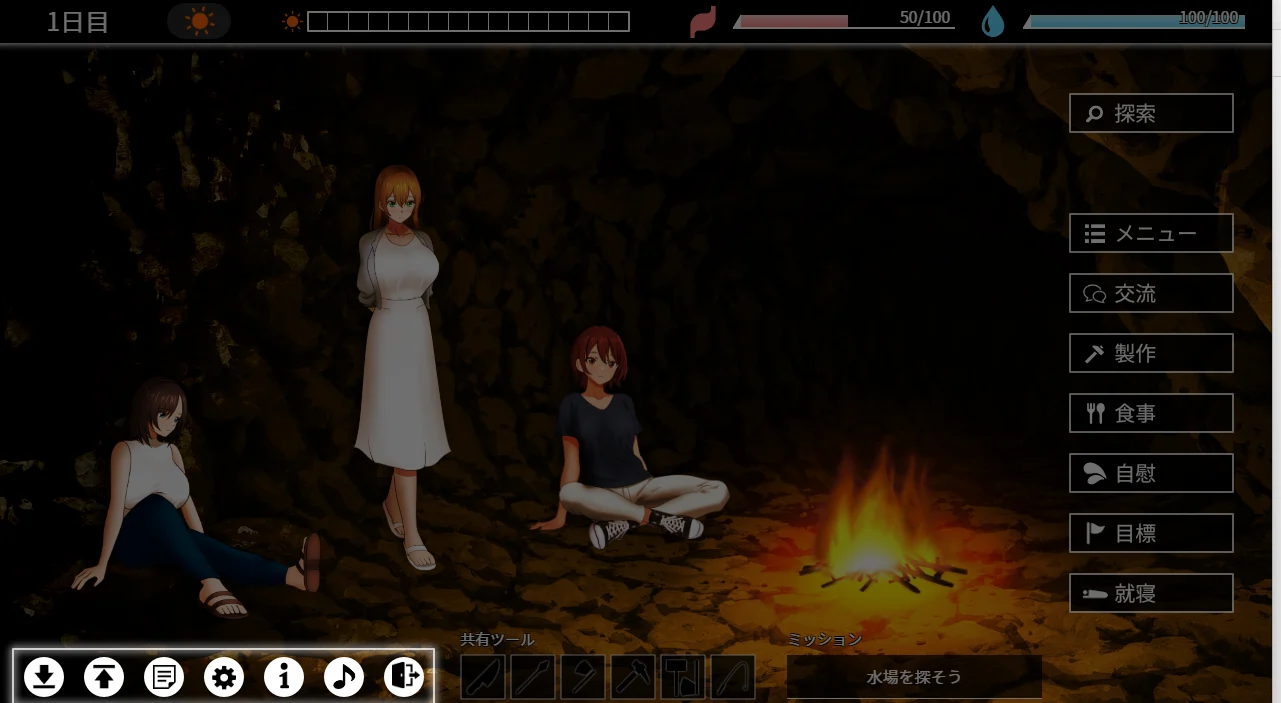
Task: Open the text log document icon
Action: [164, 677]
